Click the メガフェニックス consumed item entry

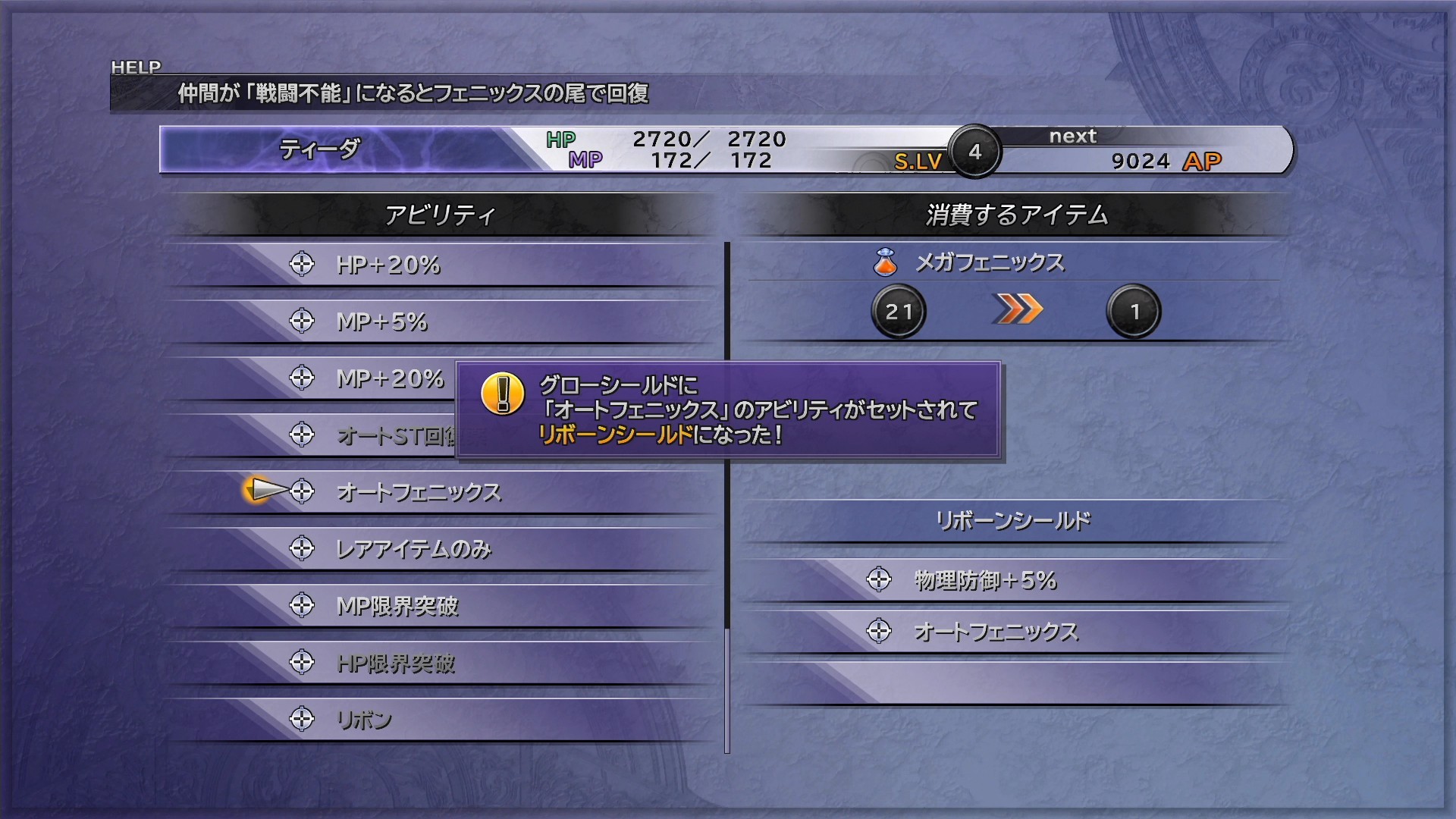989,262
